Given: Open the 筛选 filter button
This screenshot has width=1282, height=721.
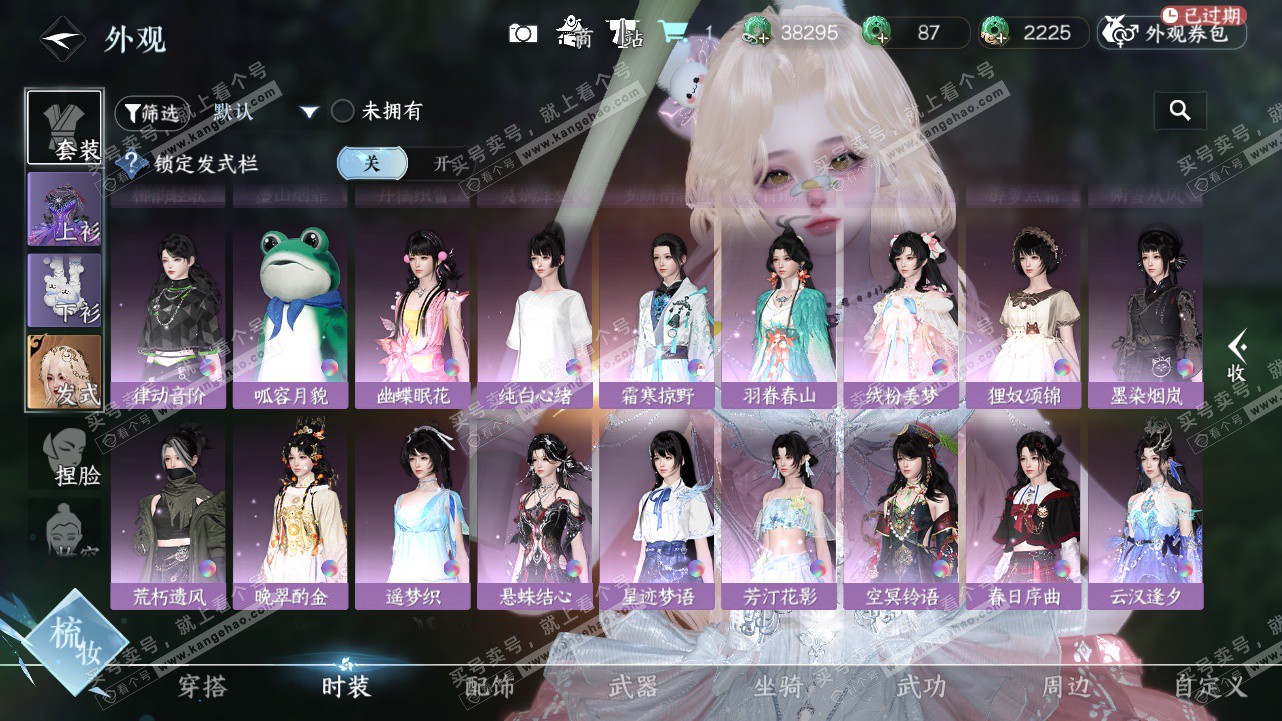Looking at the screenshot, I should (151, 113).
